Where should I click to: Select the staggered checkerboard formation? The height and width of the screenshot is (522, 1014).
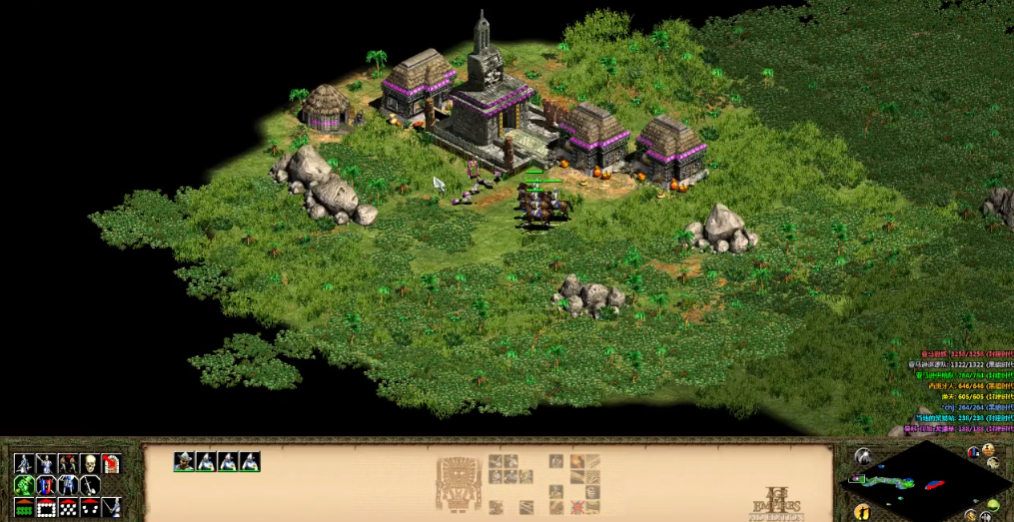[68, 507]
